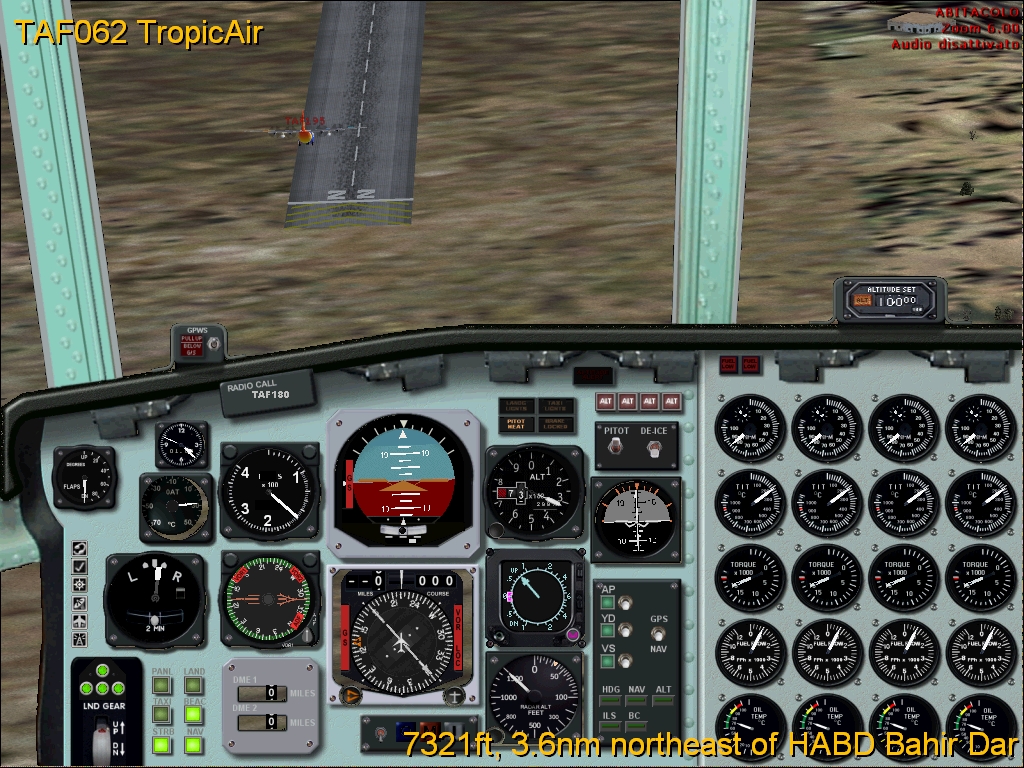Engage the HDG heading hold button
The width and height of the screenshot is (1024, 768).
click(x=610, y=701)
